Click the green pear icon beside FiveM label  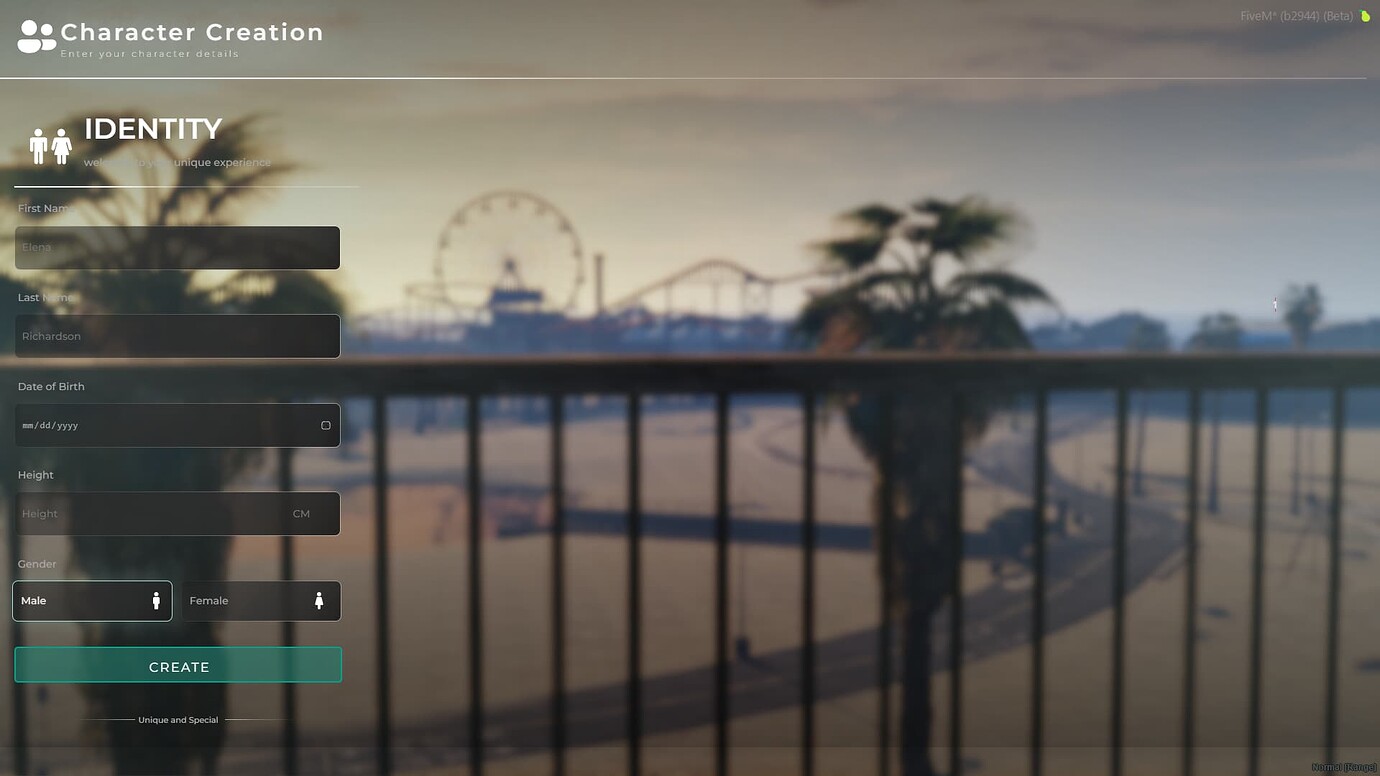tap(1367, 16)
